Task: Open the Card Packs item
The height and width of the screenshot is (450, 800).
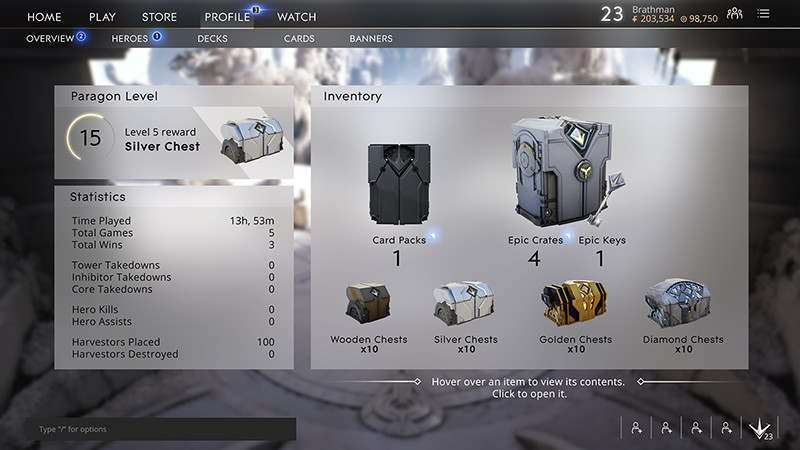Action: point(397,187)
